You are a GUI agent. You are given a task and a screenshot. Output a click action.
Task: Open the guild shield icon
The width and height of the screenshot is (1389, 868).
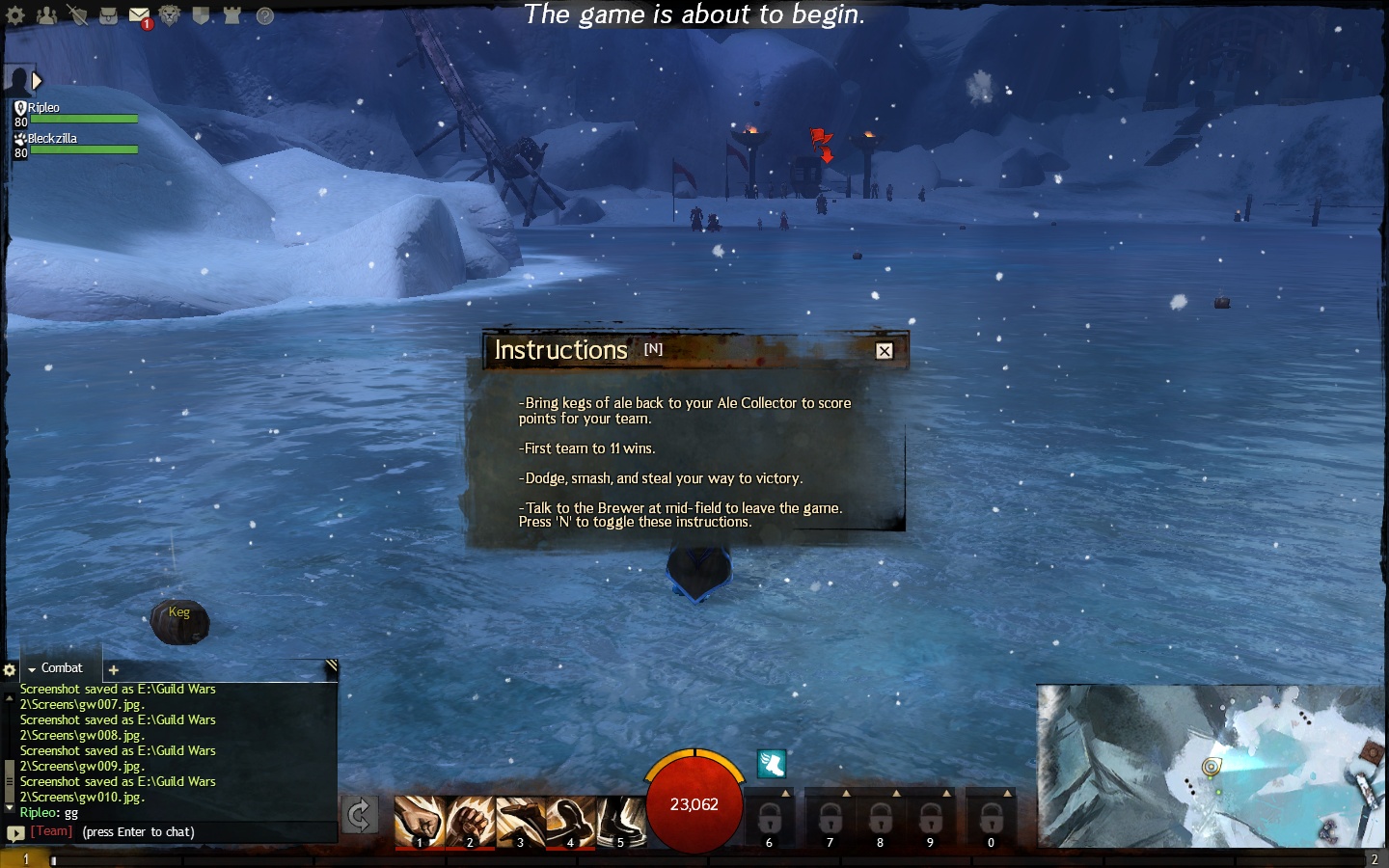201,15
